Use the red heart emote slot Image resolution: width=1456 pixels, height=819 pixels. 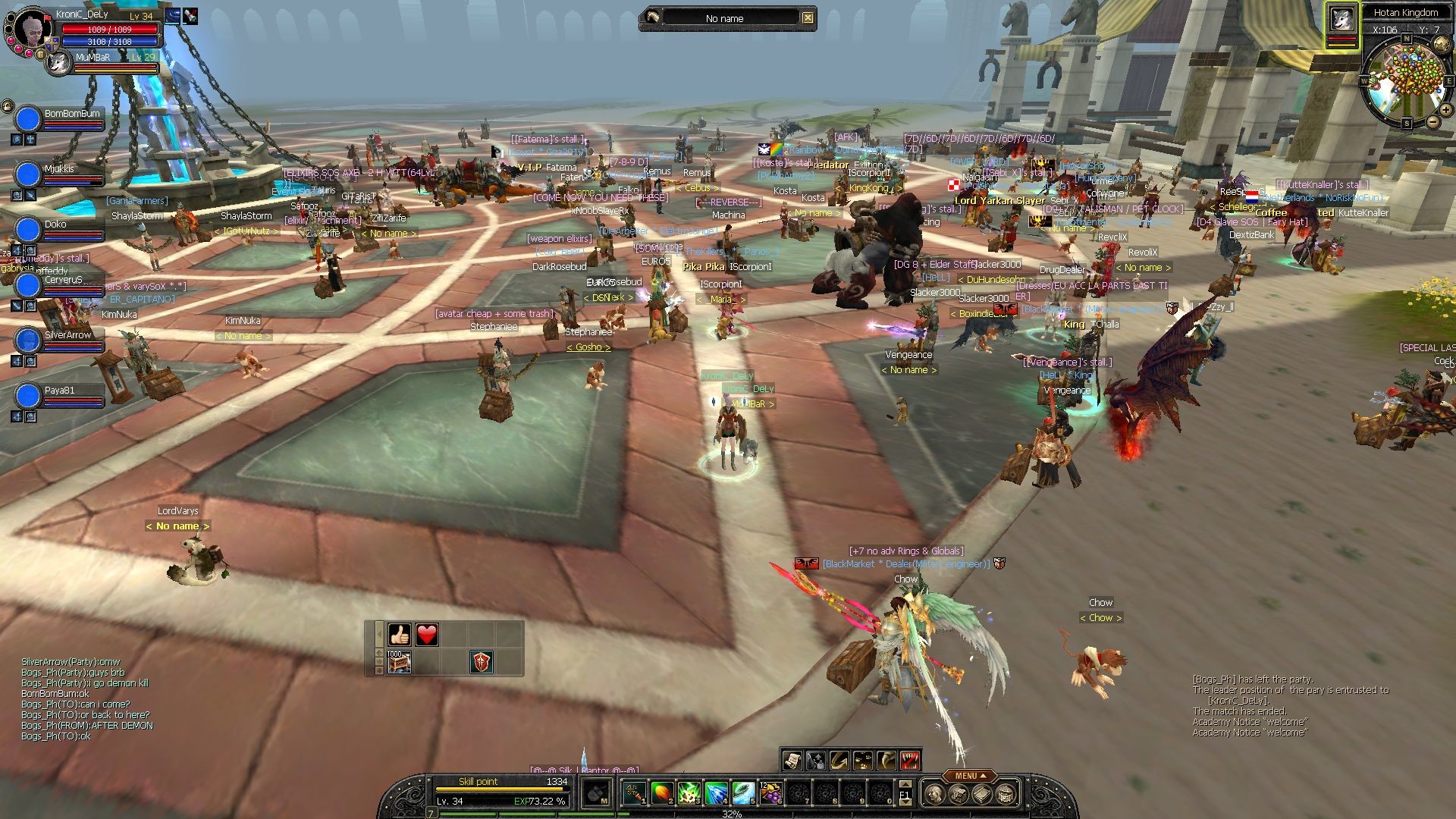427,635
